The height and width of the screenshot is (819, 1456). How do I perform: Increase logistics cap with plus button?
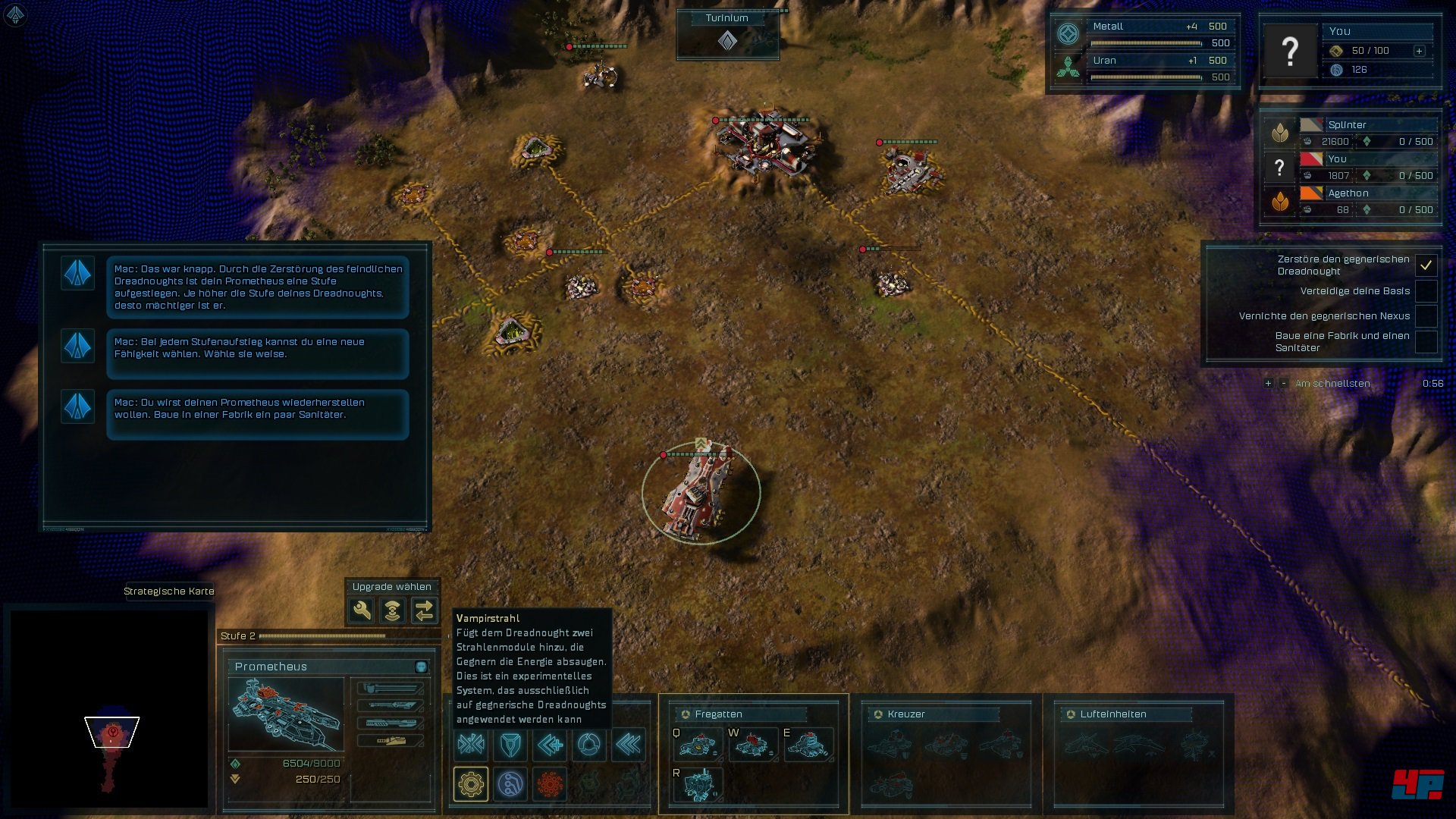[x=1419, y=51]
